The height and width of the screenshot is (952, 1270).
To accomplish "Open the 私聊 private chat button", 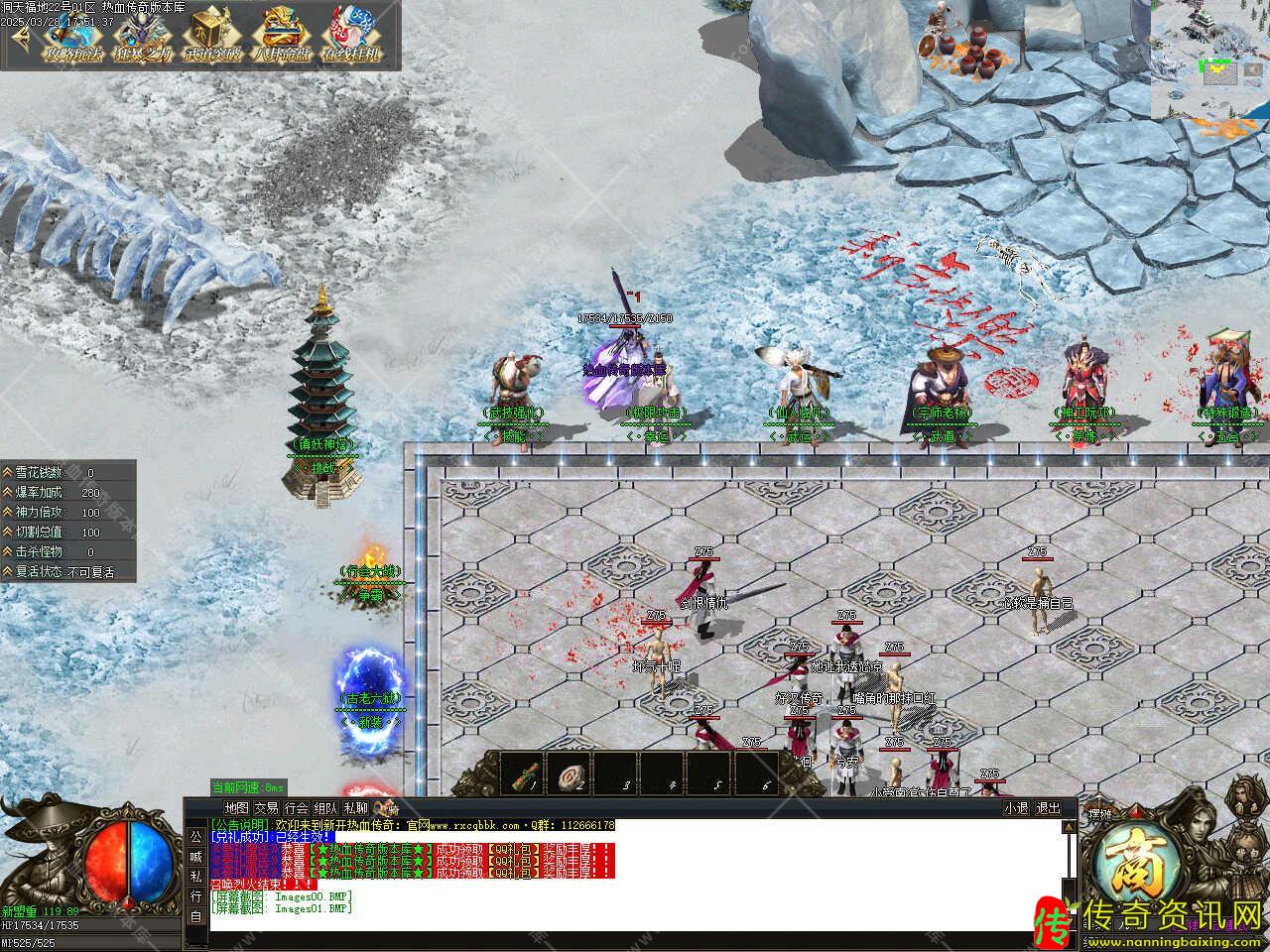I will pos(355,808).
